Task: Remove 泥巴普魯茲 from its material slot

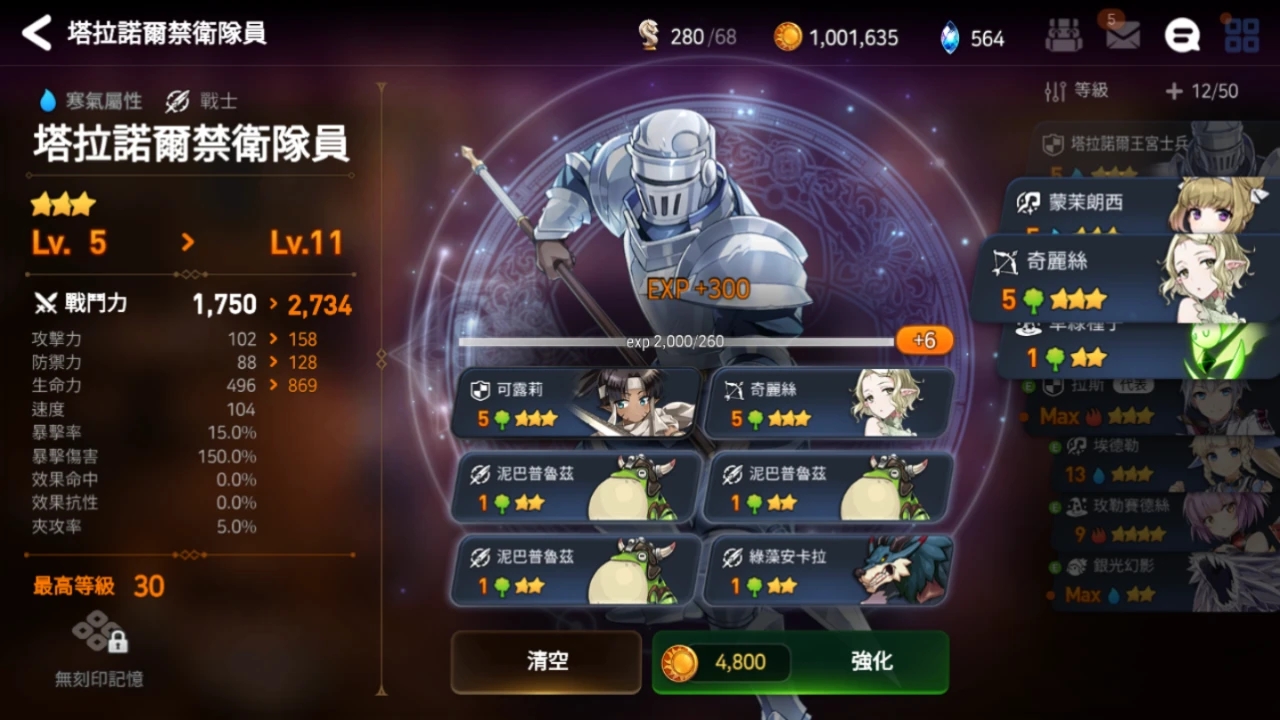Action: 575,488
